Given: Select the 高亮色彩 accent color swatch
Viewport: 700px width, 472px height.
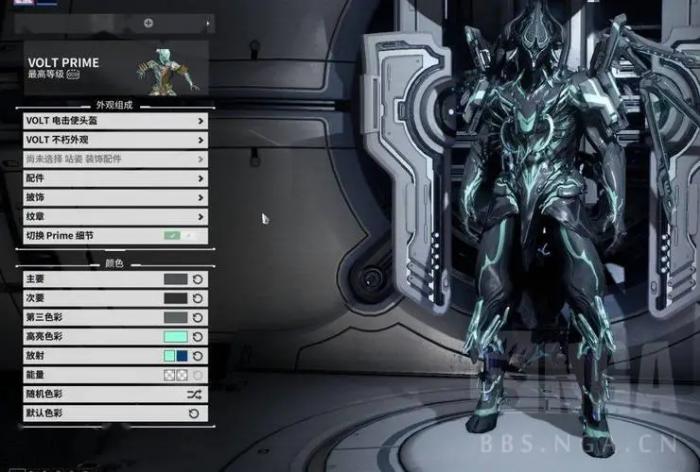Looking at the screenshot, I should pyautogui.click(x=175, y=337).
